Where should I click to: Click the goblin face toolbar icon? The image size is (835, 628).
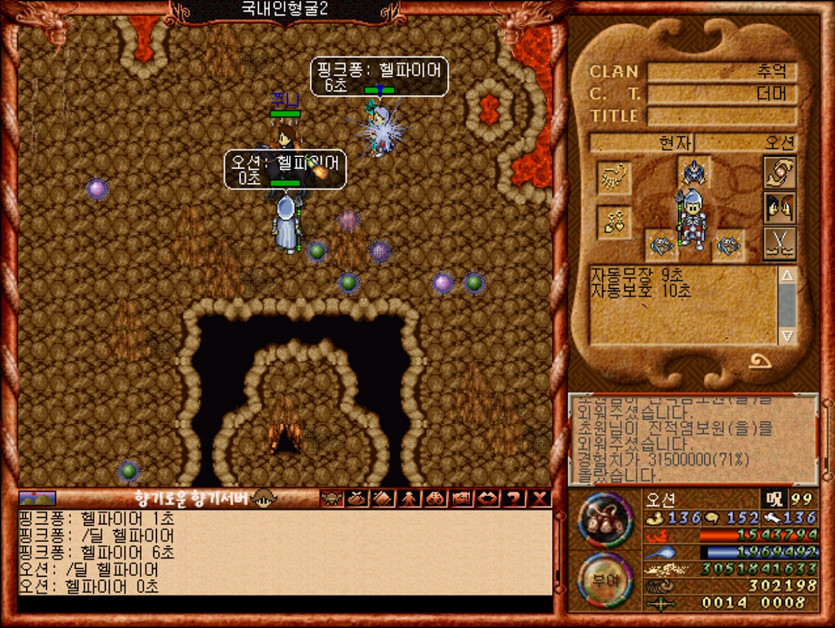pos(330,498)
